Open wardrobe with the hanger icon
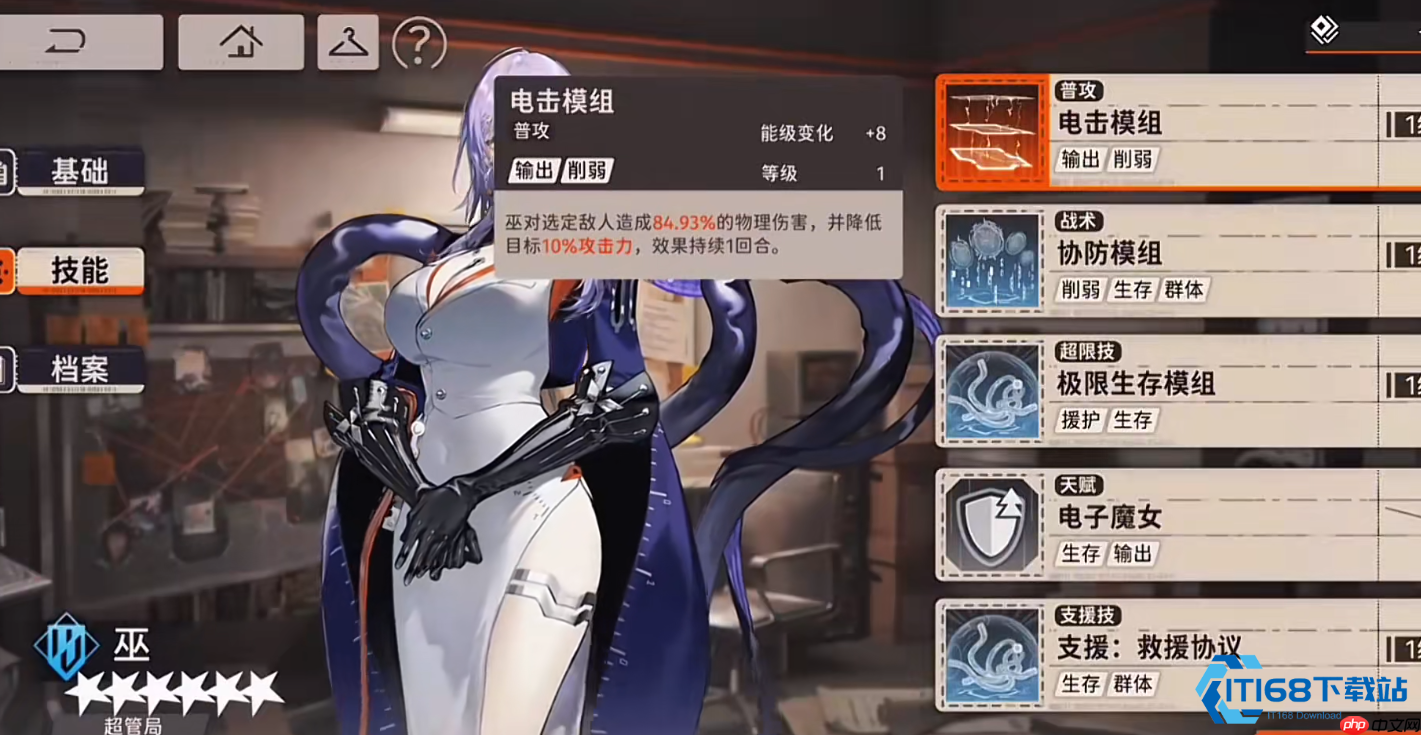The width and height of the screenshot is (1421, 735). (347, 43)
